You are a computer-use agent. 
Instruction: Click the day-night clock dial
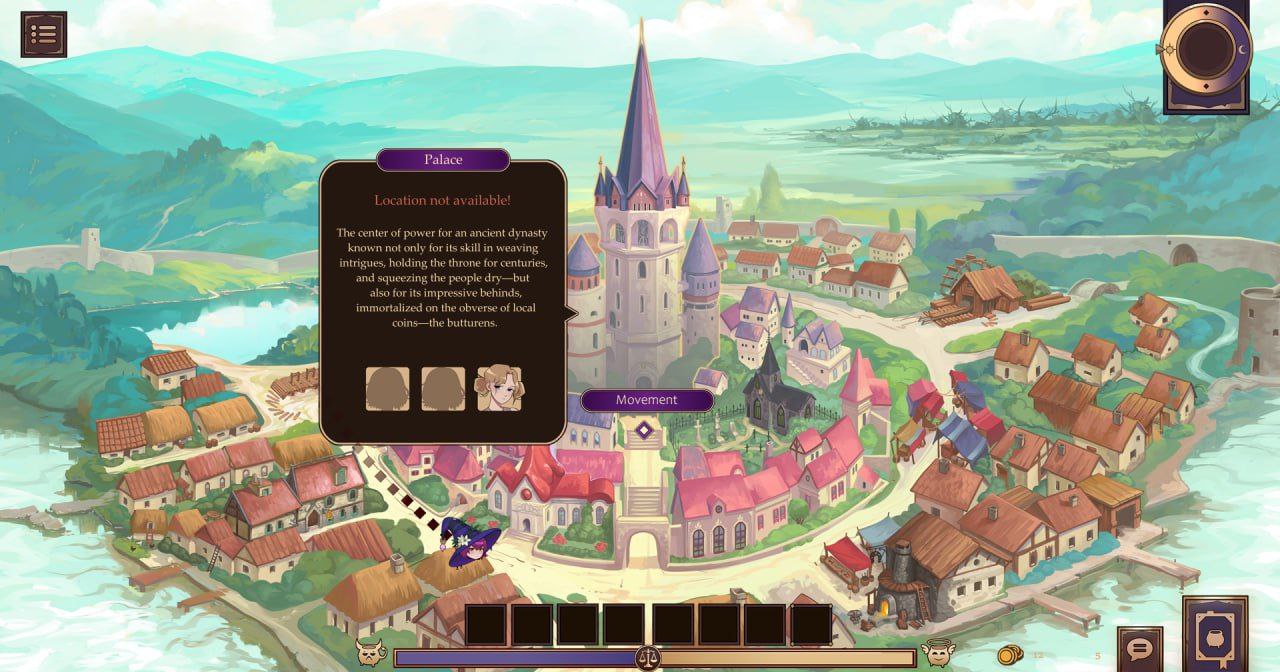[x=1205, y=48]
